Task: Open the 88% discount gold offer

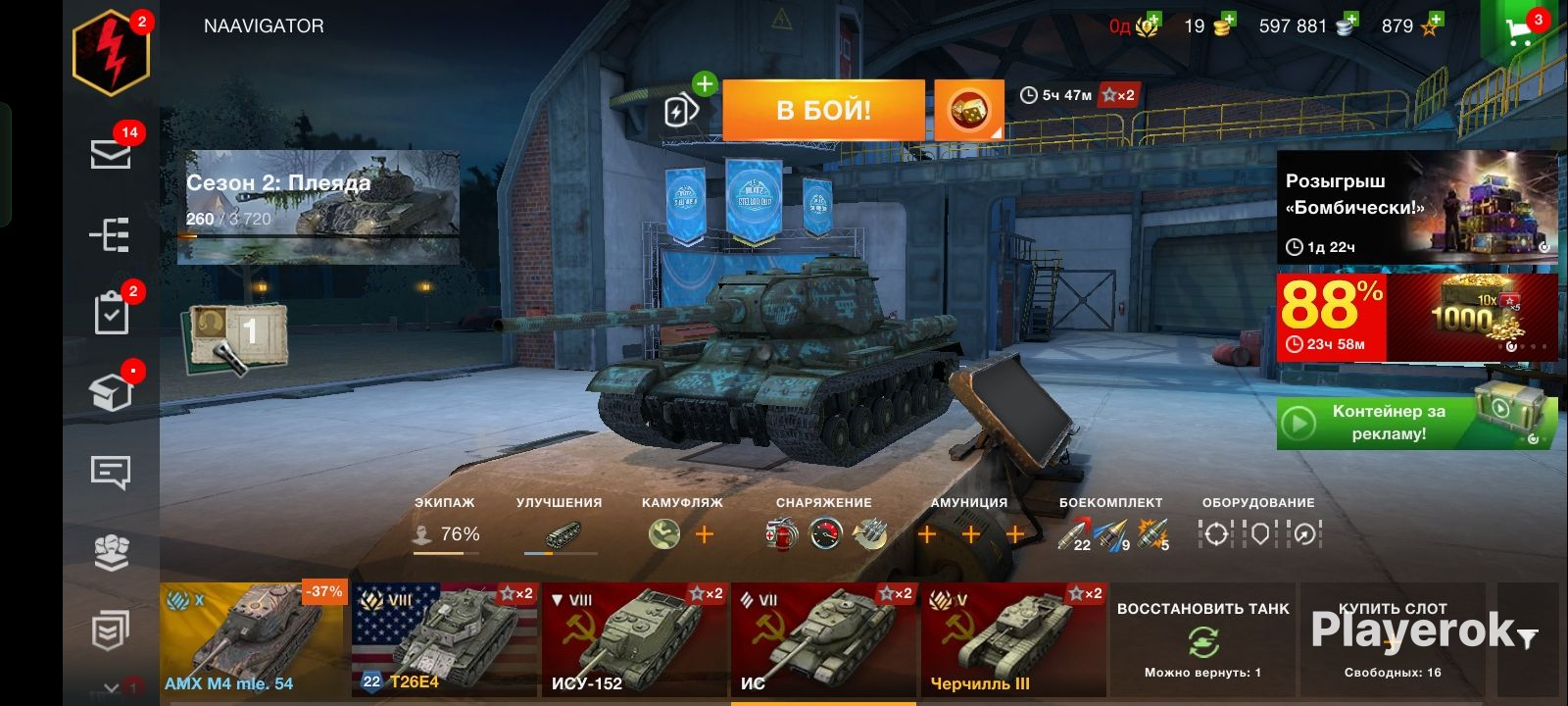Action: point(1417,318)
